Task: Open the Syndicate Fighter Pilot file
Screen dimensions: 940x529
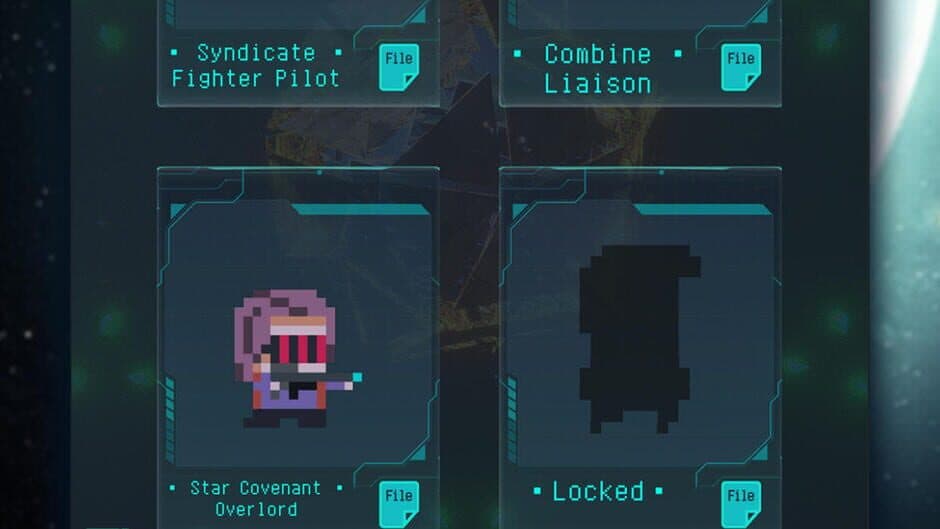Action: 398,67
